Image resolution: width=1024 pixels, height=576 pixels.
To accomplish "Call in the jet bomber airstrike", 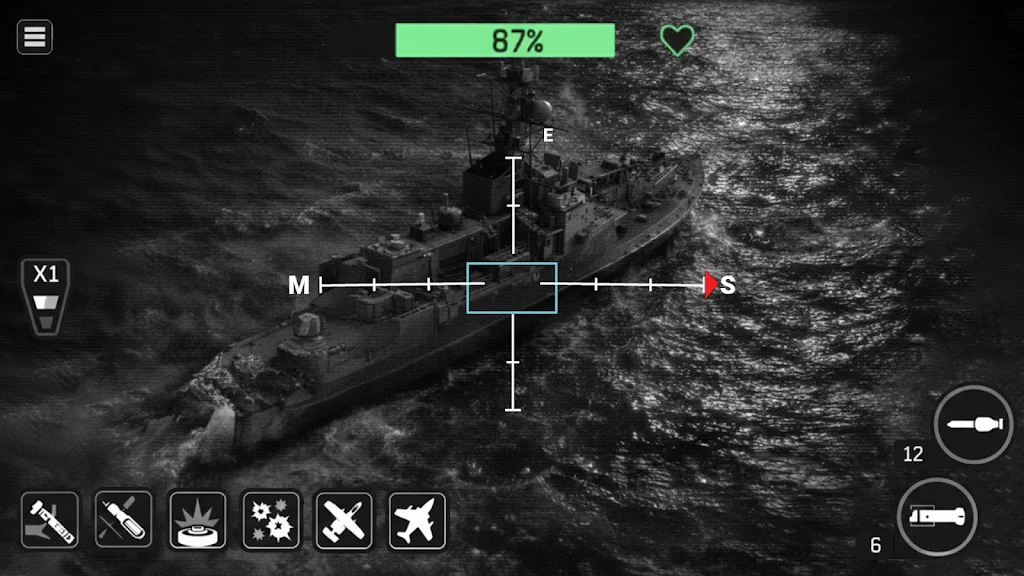I will [417, 520].
